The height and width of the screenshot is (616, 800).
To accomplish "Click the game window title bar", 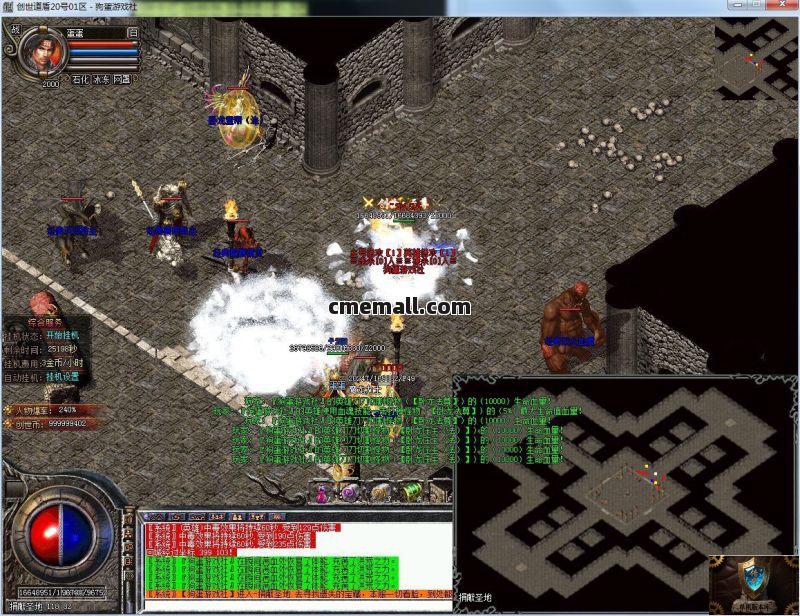I will (300, 7).
